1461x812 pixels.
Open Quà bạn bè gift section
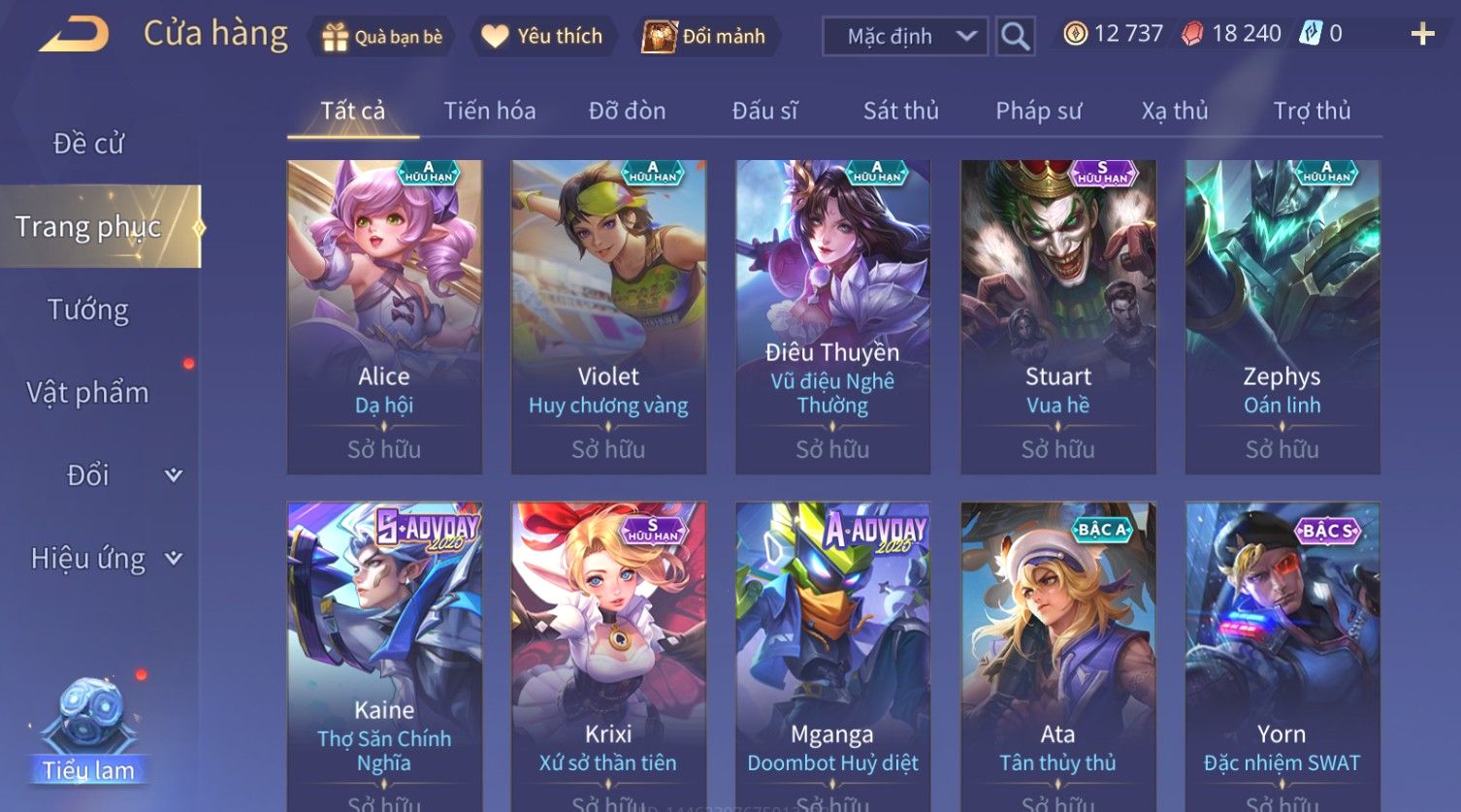[382, 37]
